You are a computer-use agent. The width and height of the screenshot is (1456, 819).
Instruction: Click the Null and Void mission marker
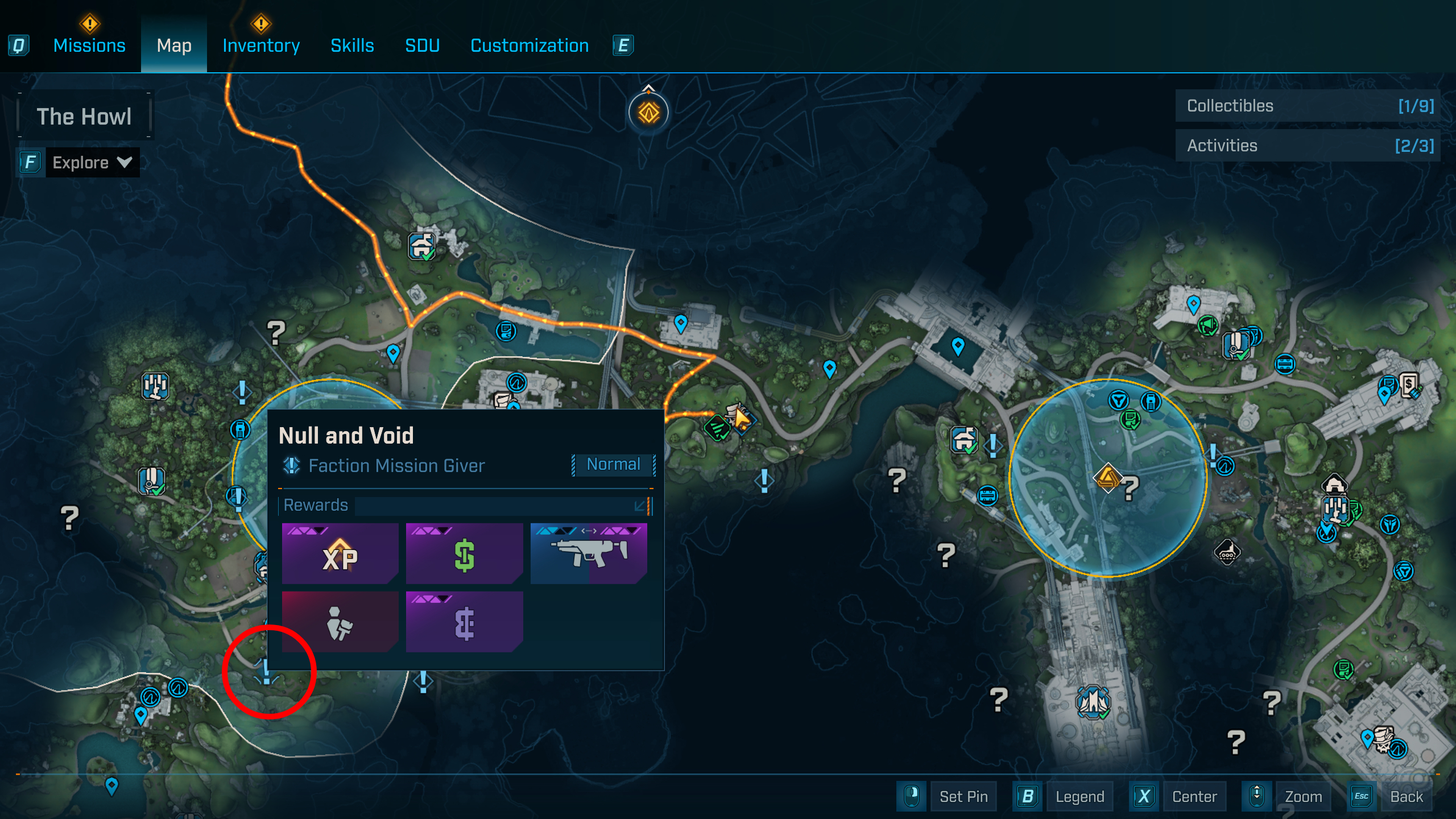[x=266, y=672]
